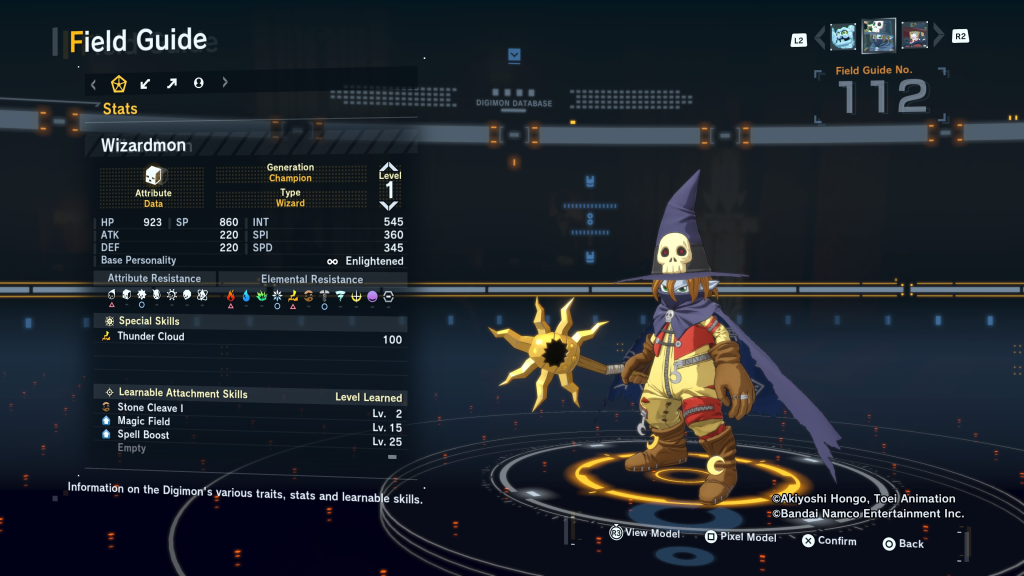The image size is (1024, 576).
Task: Select the Stone Cleave I skill row
Action: [x=250, y=409]
